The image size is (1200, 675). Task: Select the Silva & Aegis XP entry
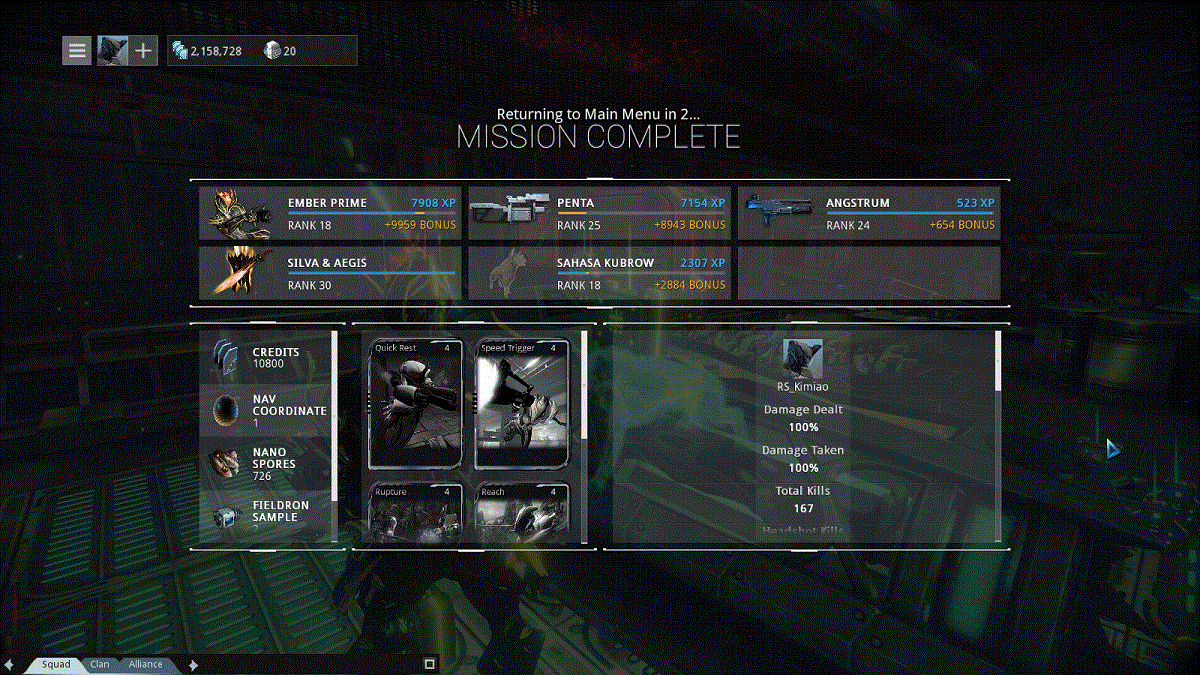(x=330, y=274)
